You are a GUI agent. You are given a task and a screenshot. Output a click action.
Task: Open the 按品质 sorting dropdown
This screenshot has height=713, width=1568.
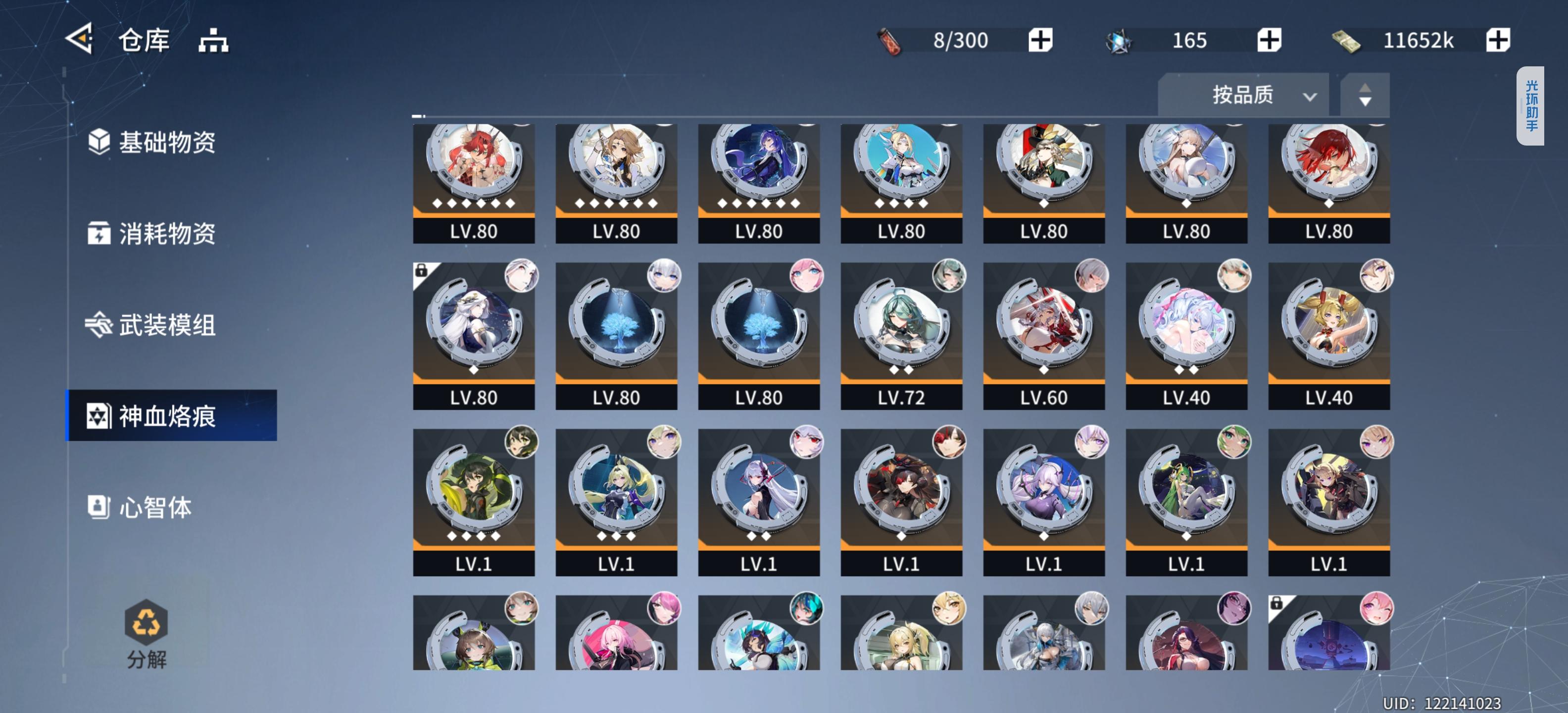[1242, 95]
